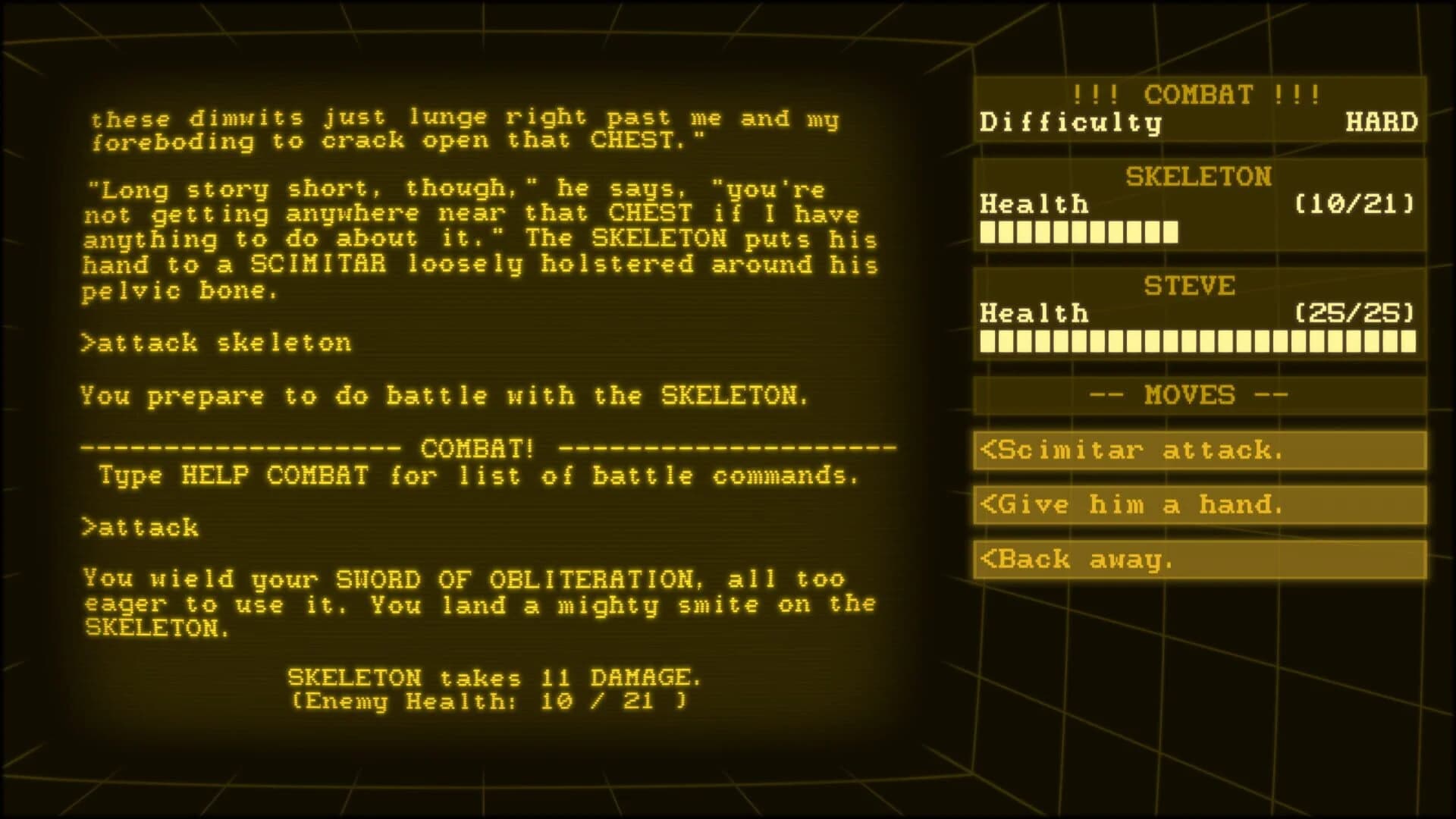Select the attack prompt in the log
This screenshot has width=1456, height=819.
(x=140, y=527)
